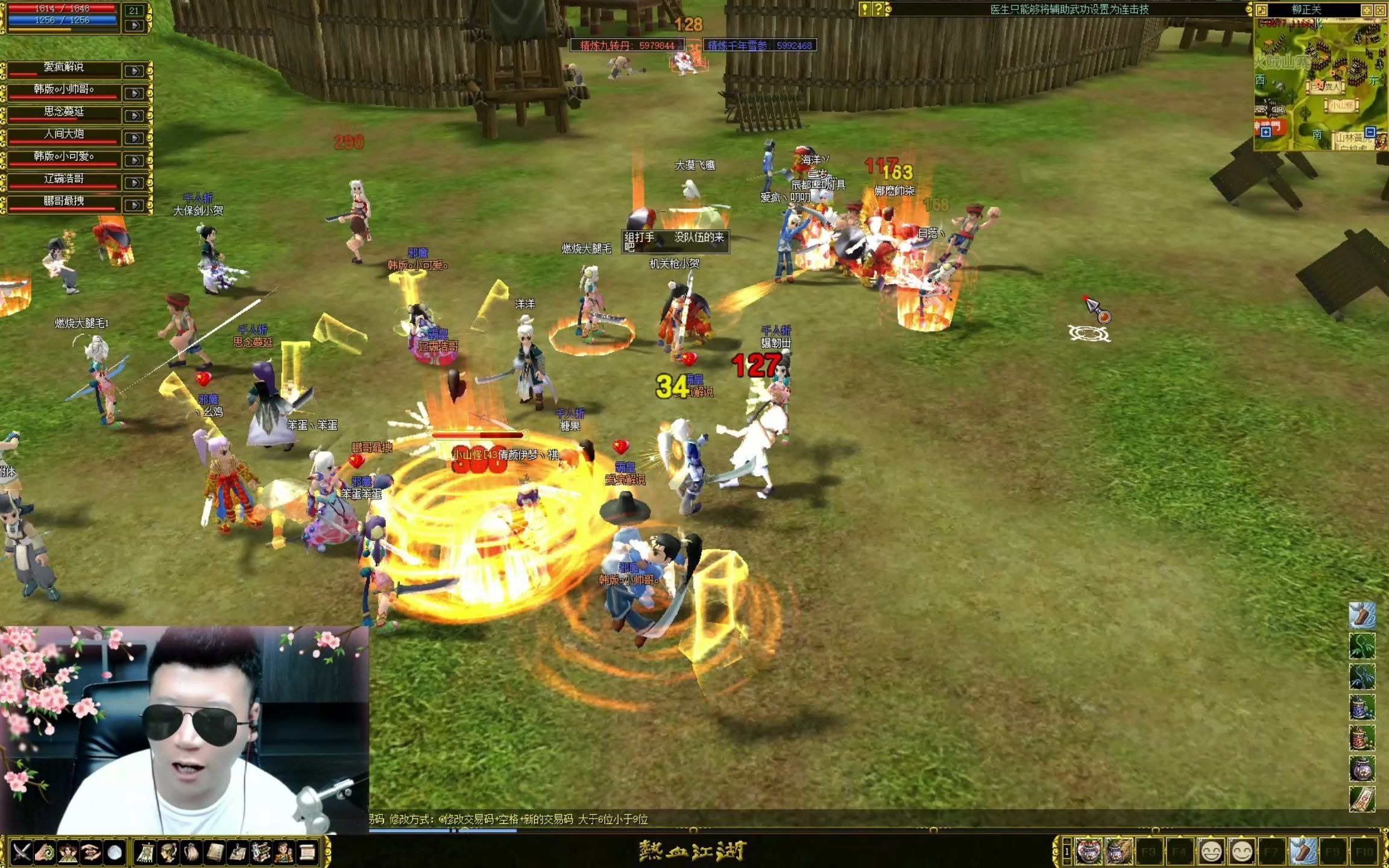This screenshot has height=868, width=1389.
Task: Zoom out the minimap with the minus button
Action: click(1370, 132)
